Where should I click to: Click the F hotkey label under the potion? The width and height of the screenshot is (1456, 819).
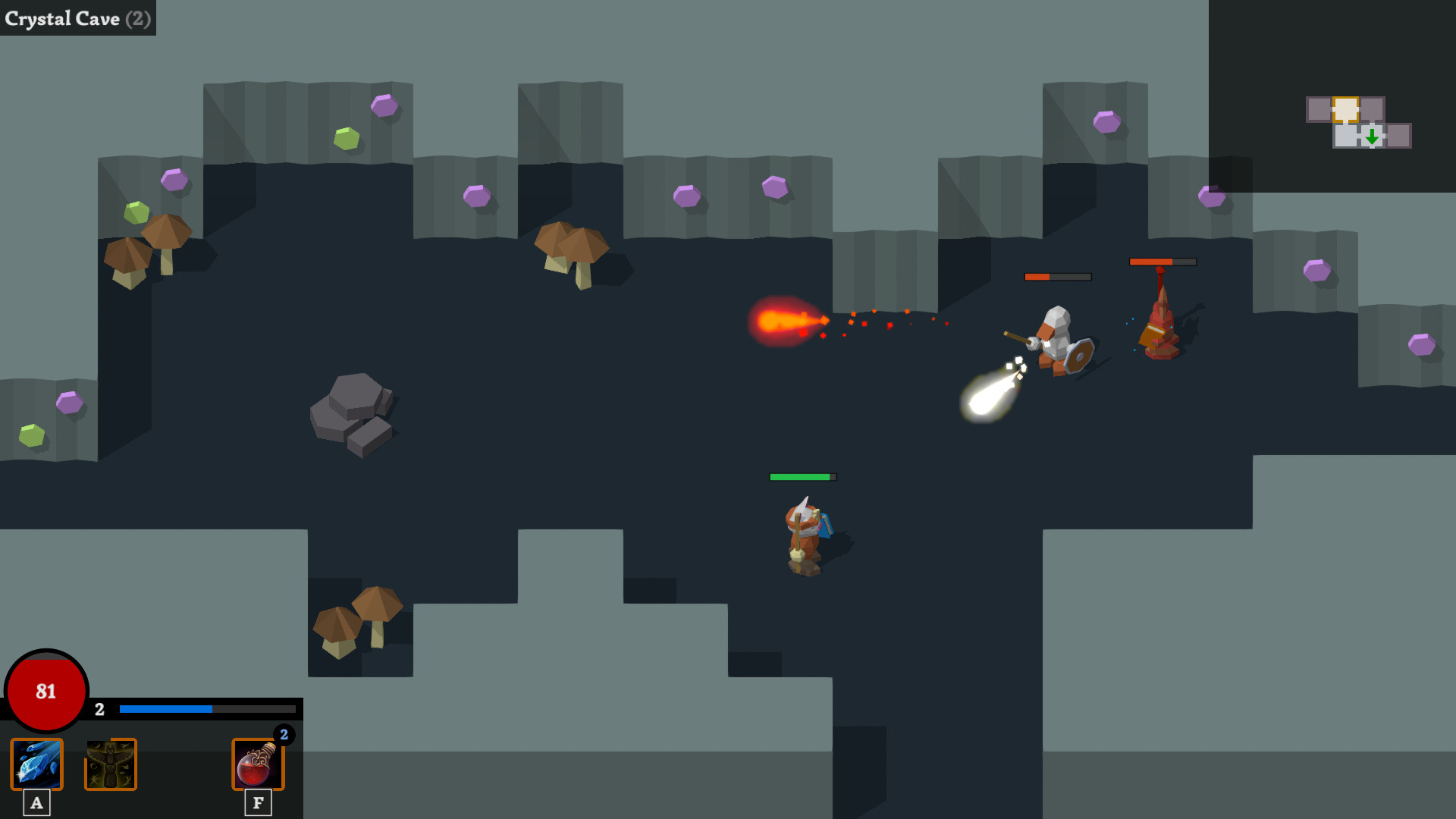(x=257, y=802)
